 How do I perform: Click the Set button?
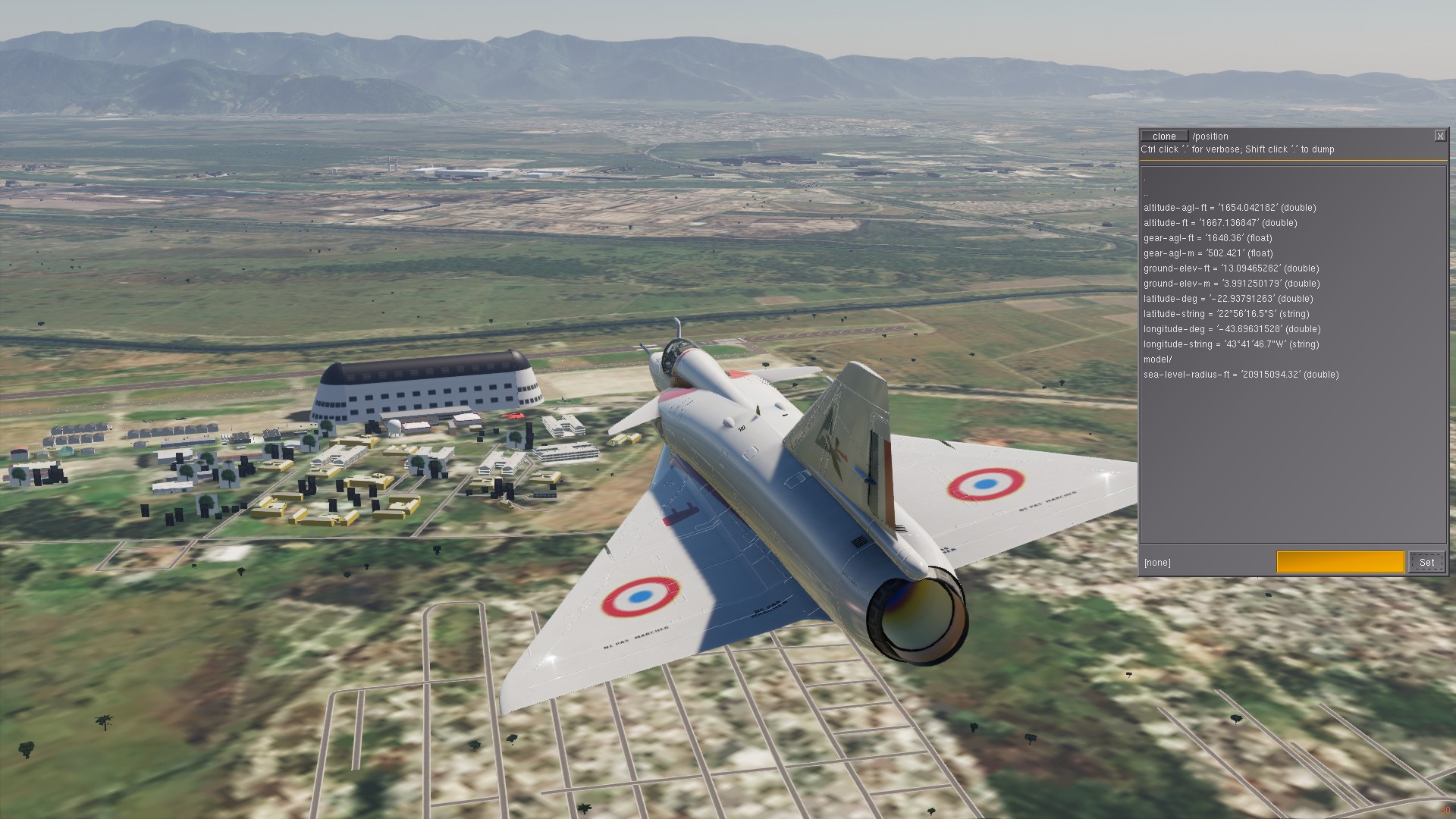click(x=1426, y=562)
